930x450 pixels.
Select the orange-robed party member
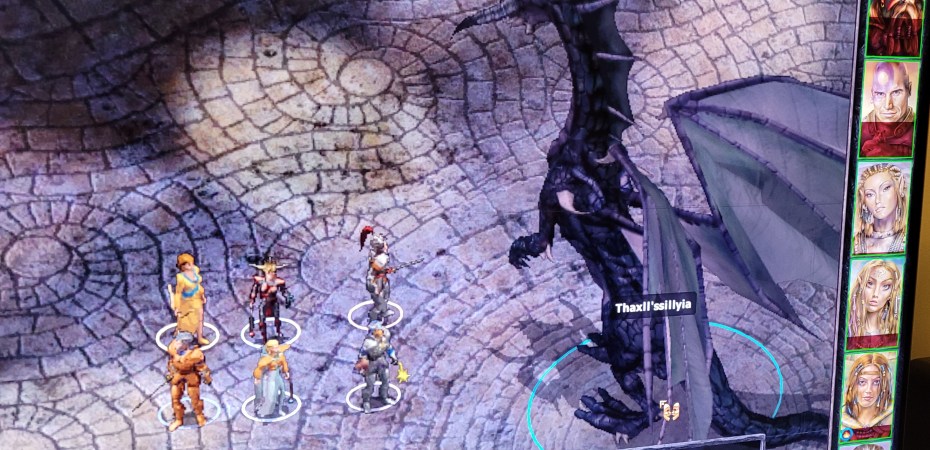(x=187, y=297)
